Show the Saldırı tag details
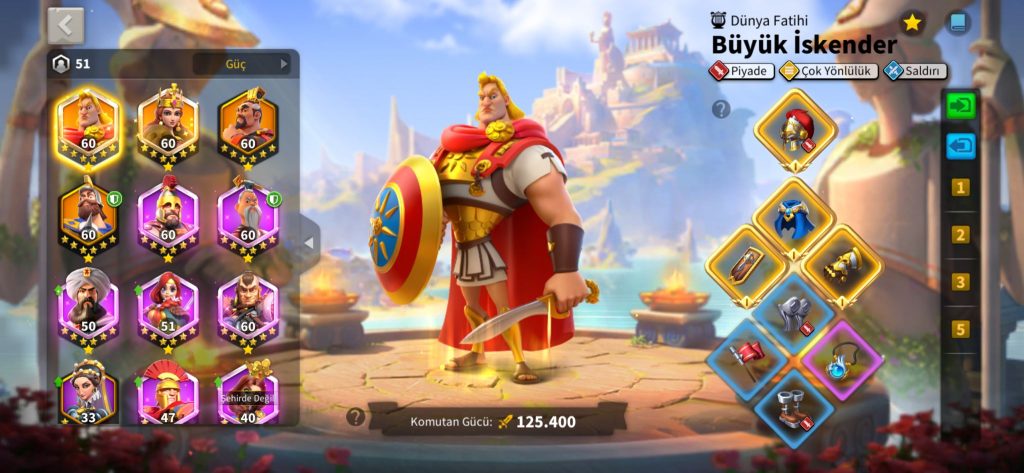The image size is (1024, 473). (915, 71)
